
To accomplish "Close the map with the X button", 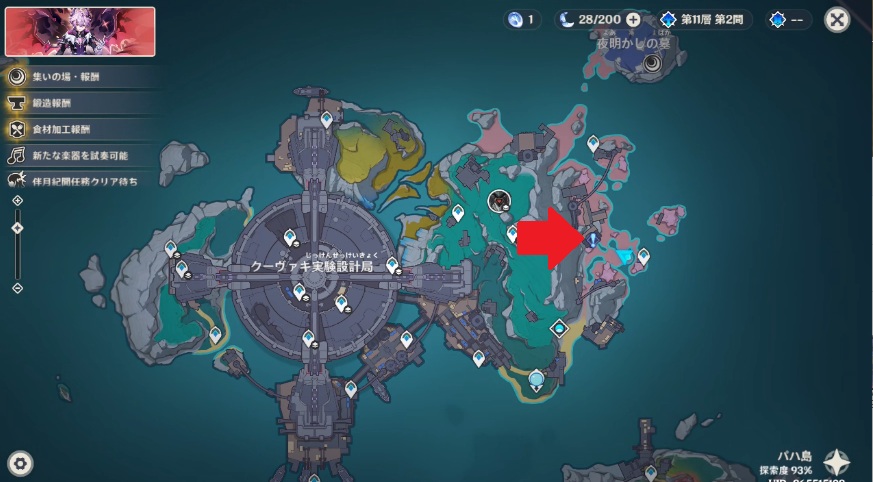I will point(837,19).
